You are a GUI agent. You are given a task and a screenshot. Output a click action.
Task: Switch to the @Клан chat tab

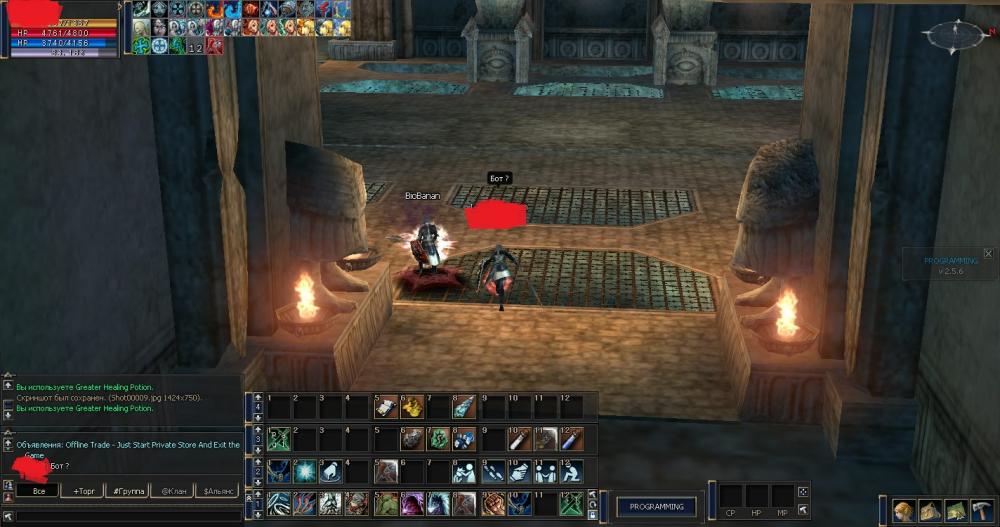(x=174, y=491)
